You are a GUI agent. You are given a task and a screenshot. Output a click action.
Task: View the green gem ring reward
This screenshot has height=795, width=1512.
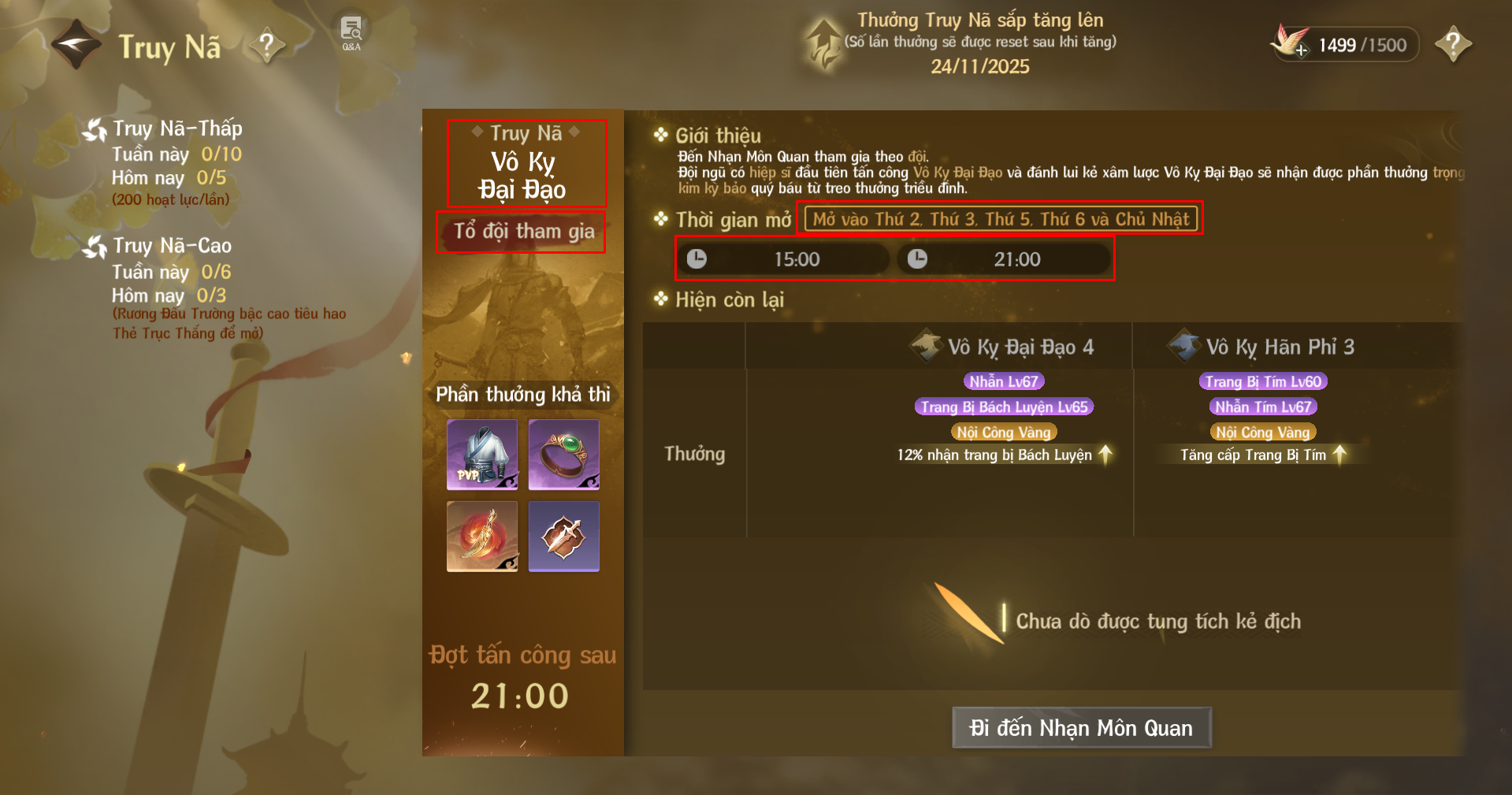pyautogui.click(x=563, y=455)
